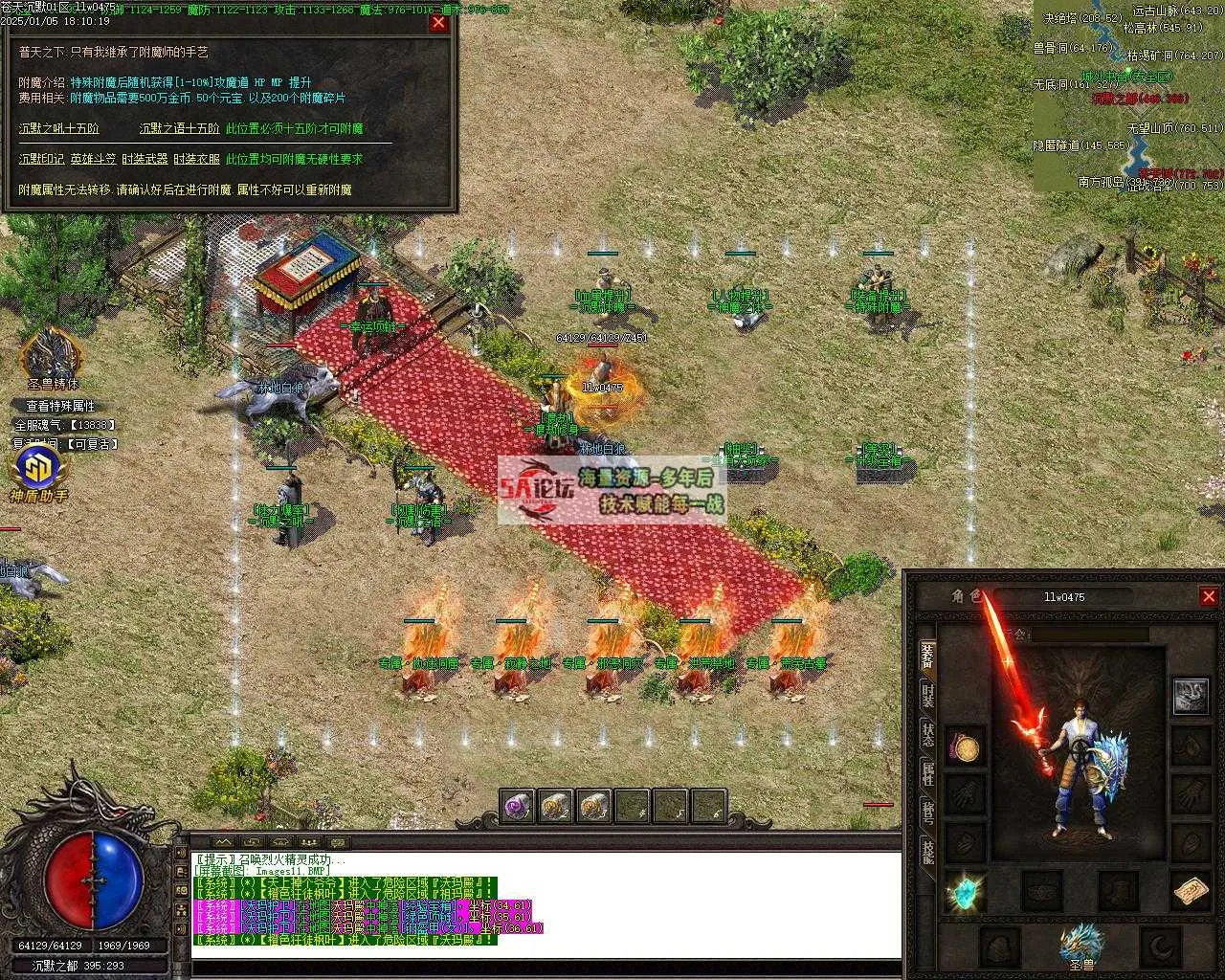
Task: Select the 沉默印记 enchant link
Action: pos(41,159)
